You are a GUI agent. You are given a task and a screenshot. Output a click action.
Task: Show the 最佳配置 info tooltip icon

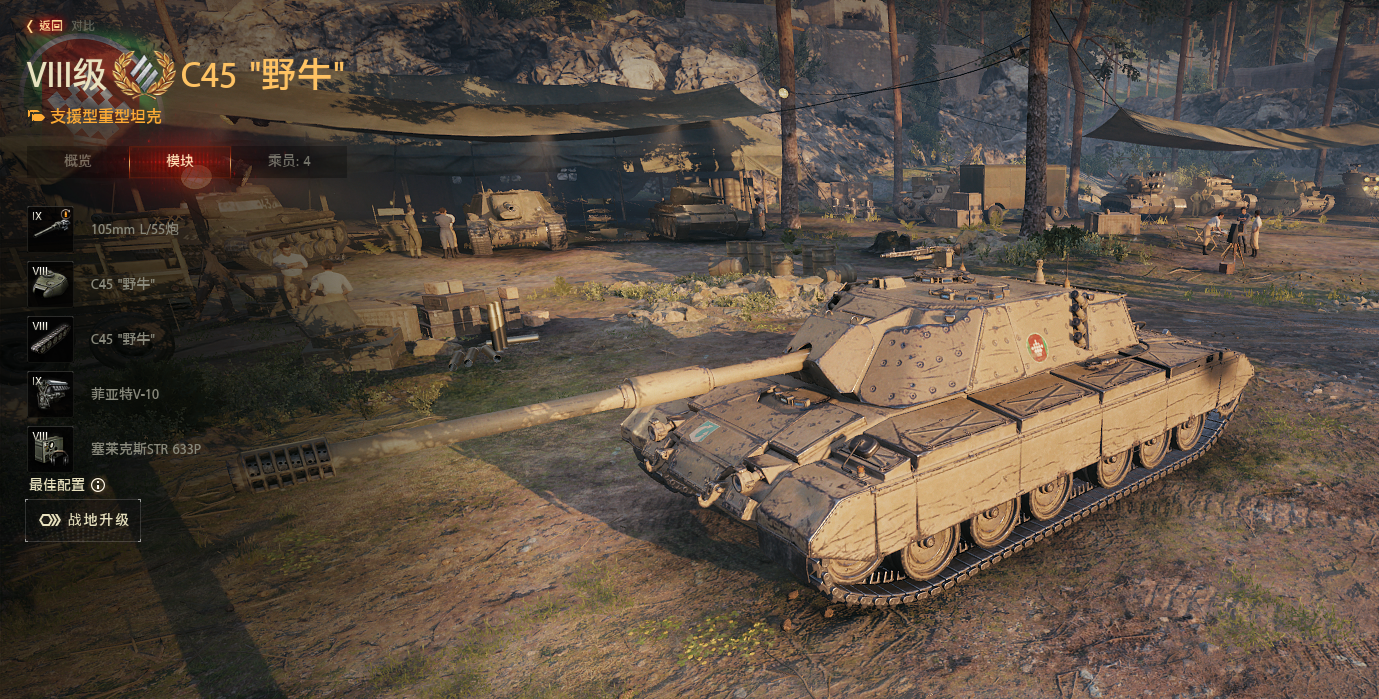coord(98,485)
